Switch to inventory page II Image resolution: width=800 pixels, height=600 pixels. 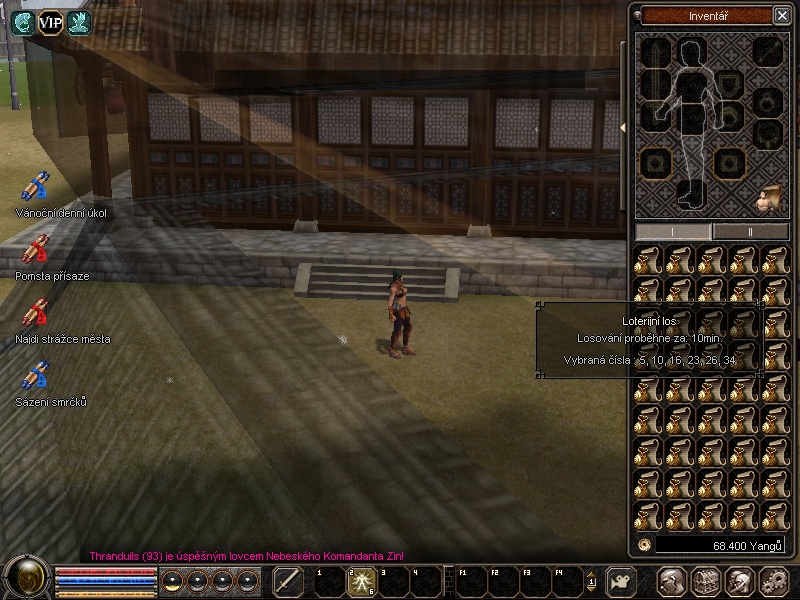tap(751, 231)
